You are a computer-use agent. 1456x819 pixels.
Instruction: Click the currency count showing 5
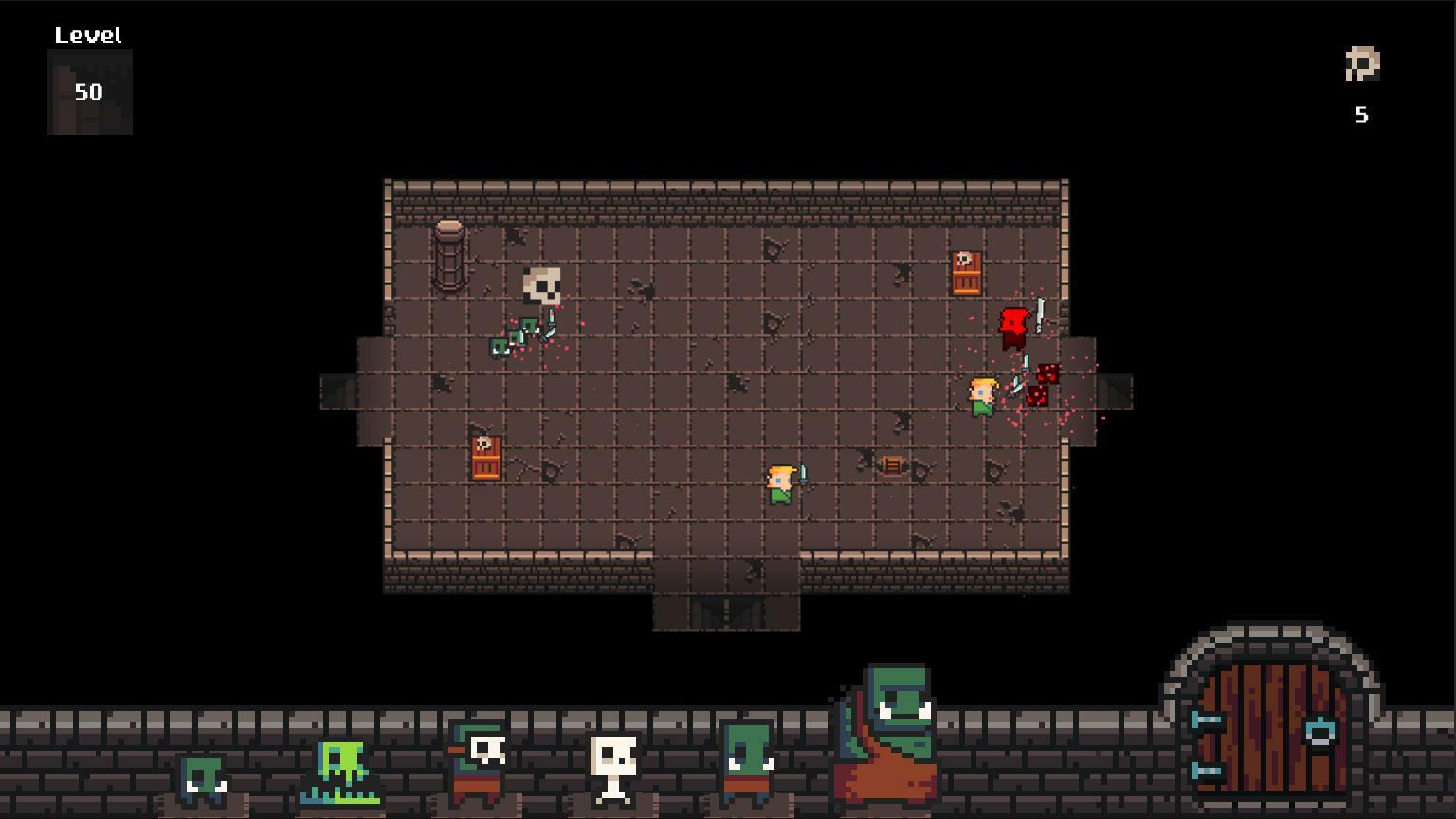pos(1362,114)
